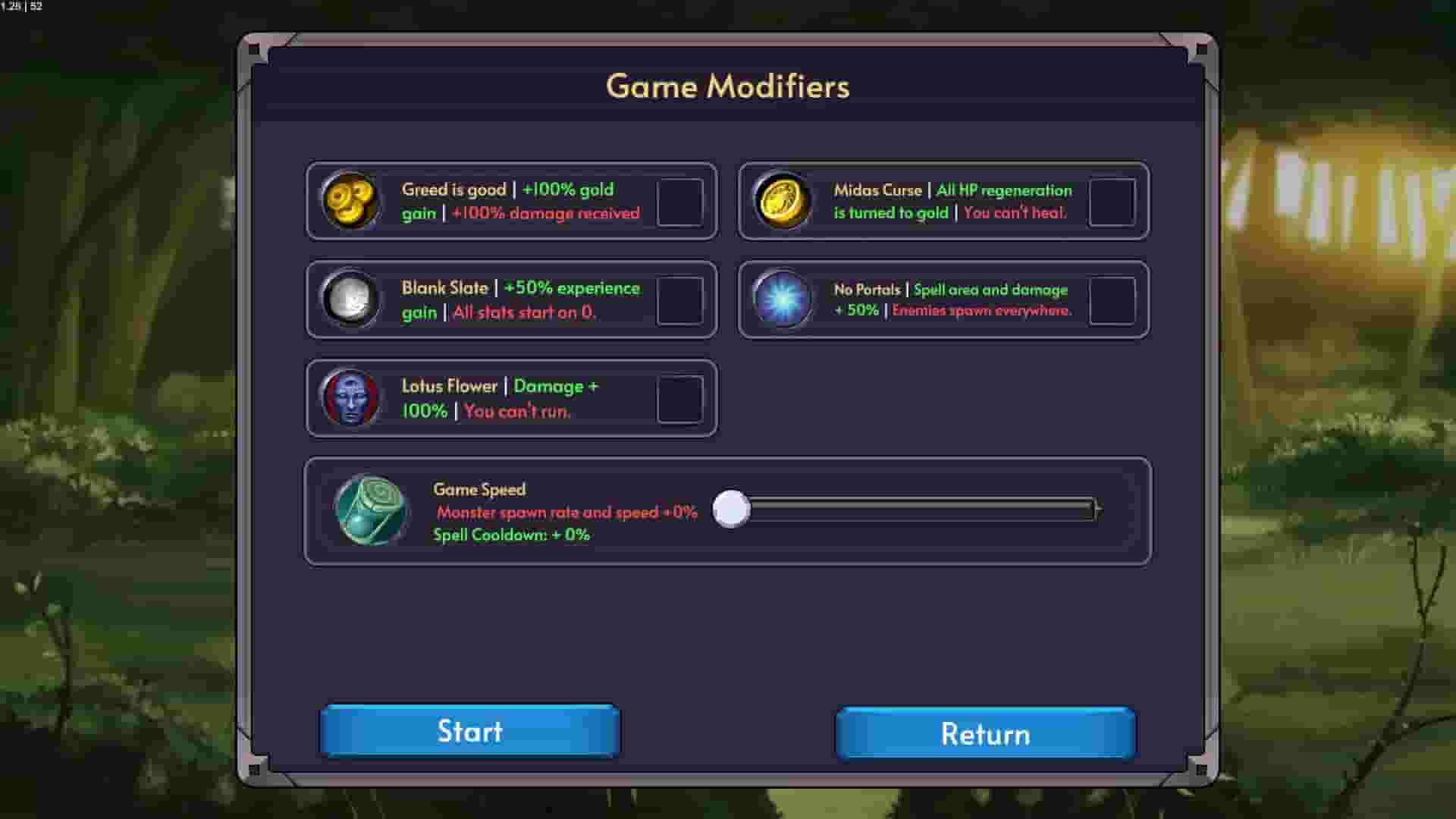Click the right end of the speed slider track
This screenshot has width=1456, height=819.
1092,510
